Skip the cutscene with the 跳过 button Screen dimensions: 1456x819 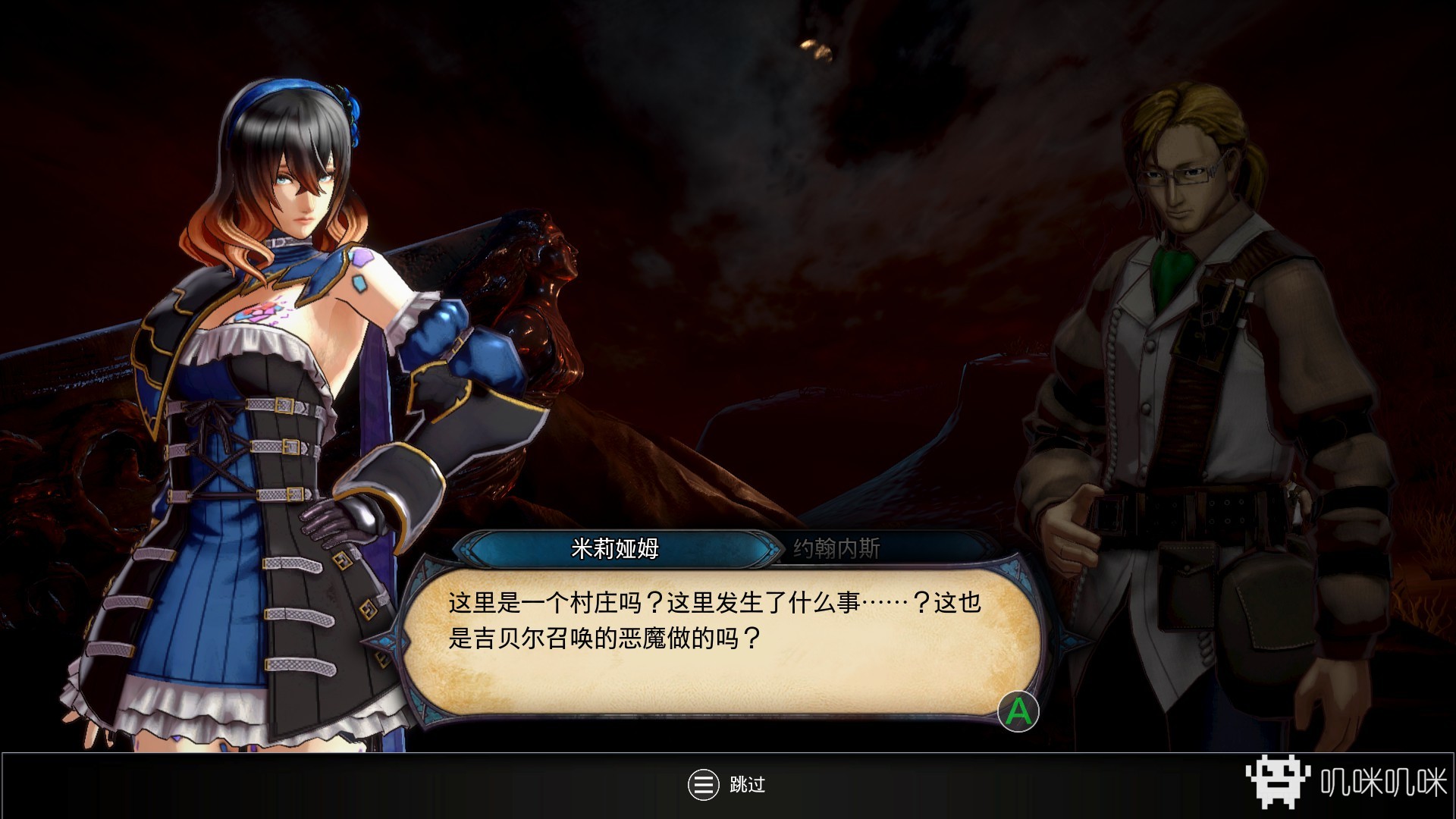pos(726,785)
